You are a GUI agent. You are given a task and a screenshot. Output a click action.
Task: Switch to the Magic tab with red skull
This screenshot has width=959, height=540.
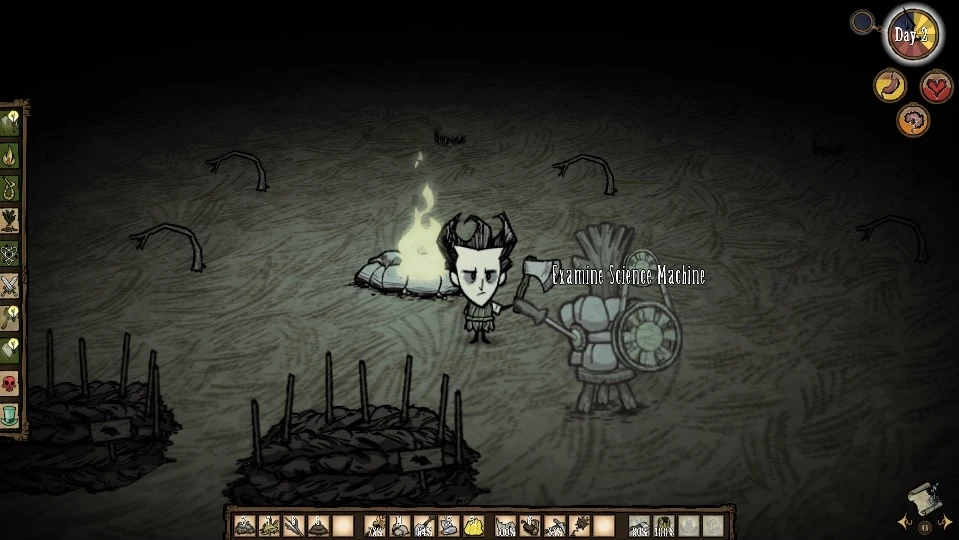point(10,383)
